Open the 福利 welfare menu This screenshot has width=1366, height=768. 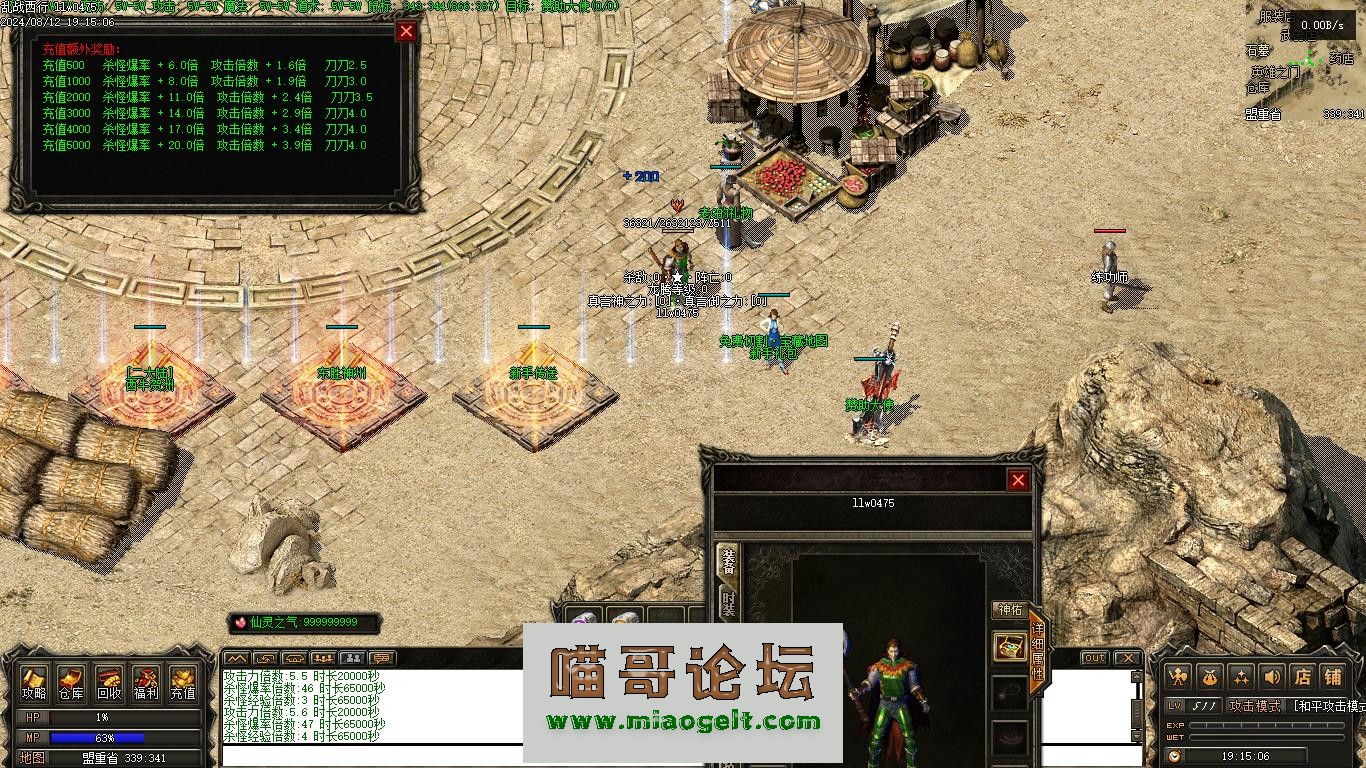146,683
